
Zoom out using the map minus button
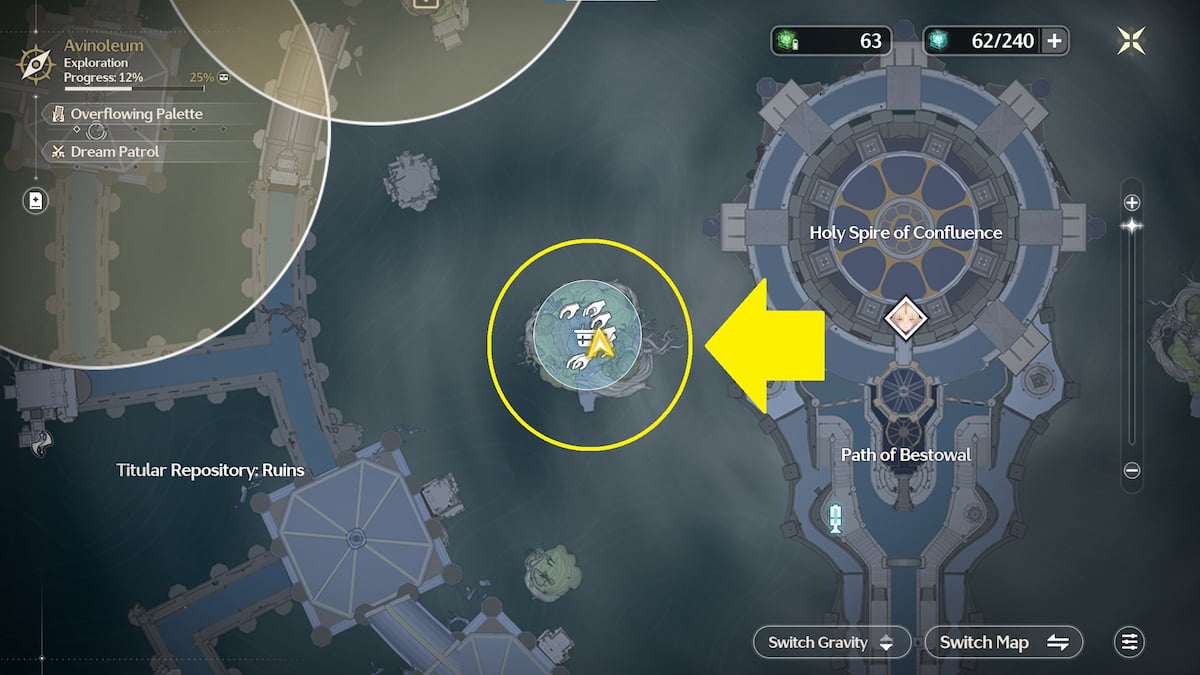[1132, 470]
